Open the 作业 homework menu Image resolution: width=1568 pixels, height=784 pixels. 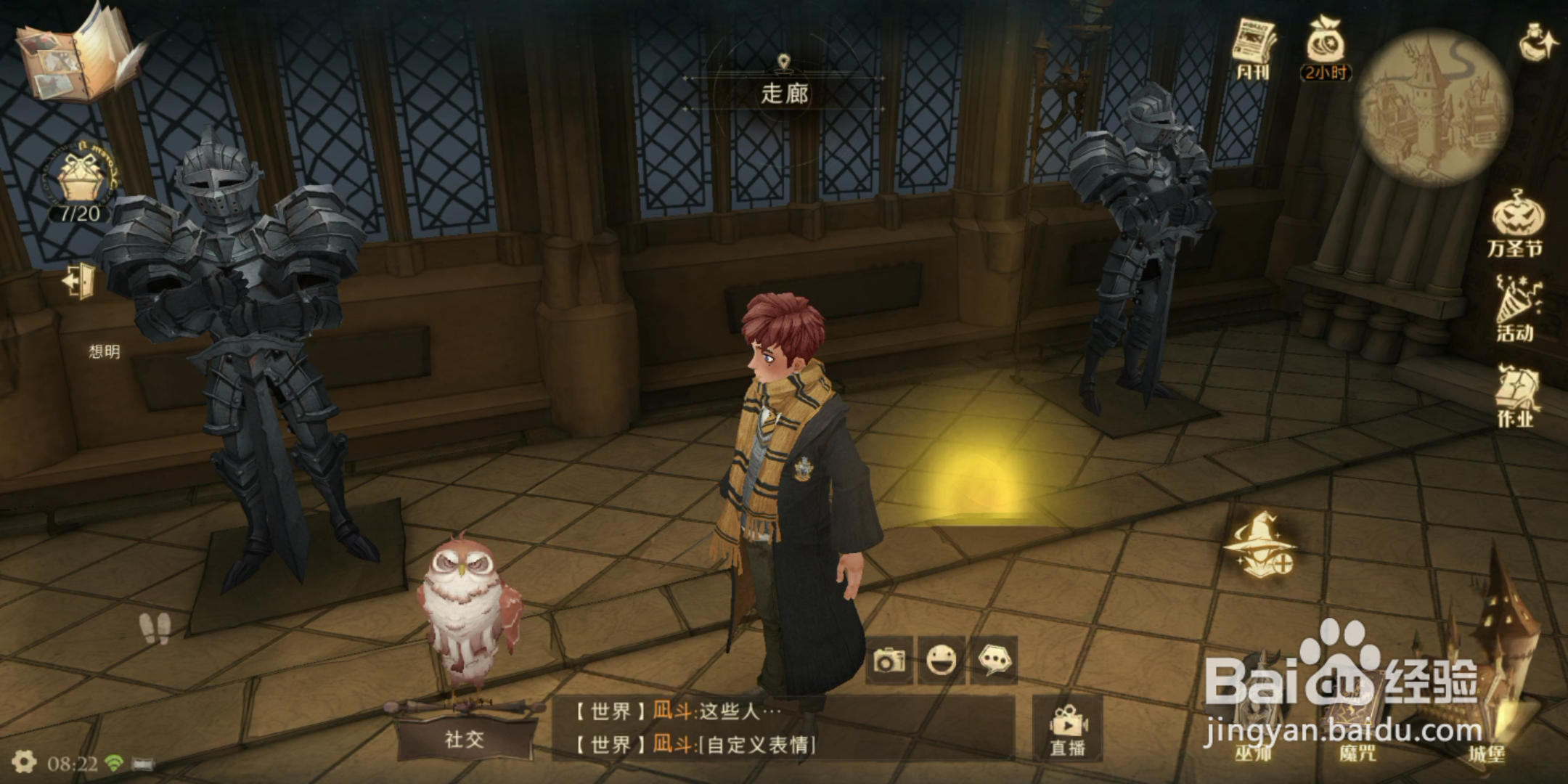(1516, 396)
